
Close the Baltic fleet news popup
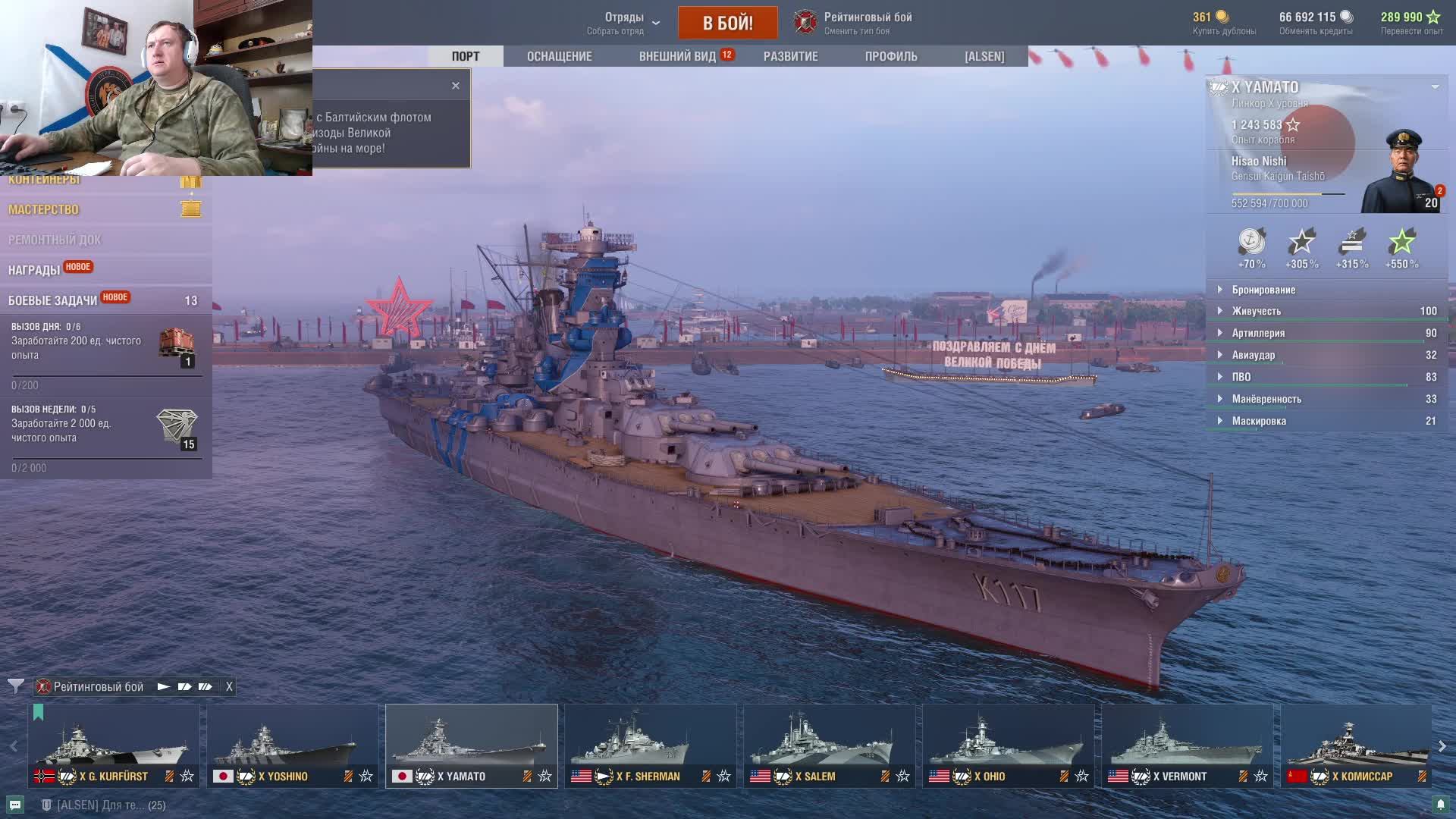455,86
